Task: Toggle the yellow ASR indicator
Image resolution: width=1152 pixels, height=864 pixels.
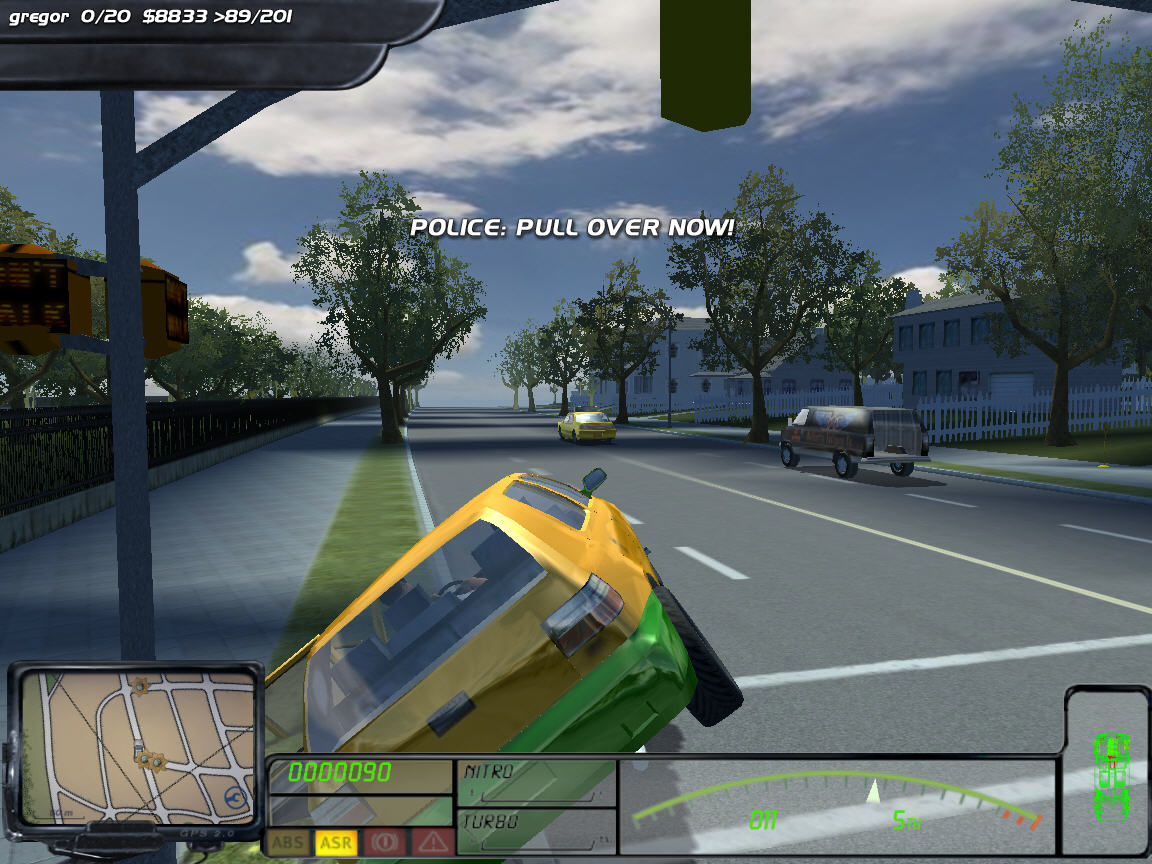Action: click(336, 843)
